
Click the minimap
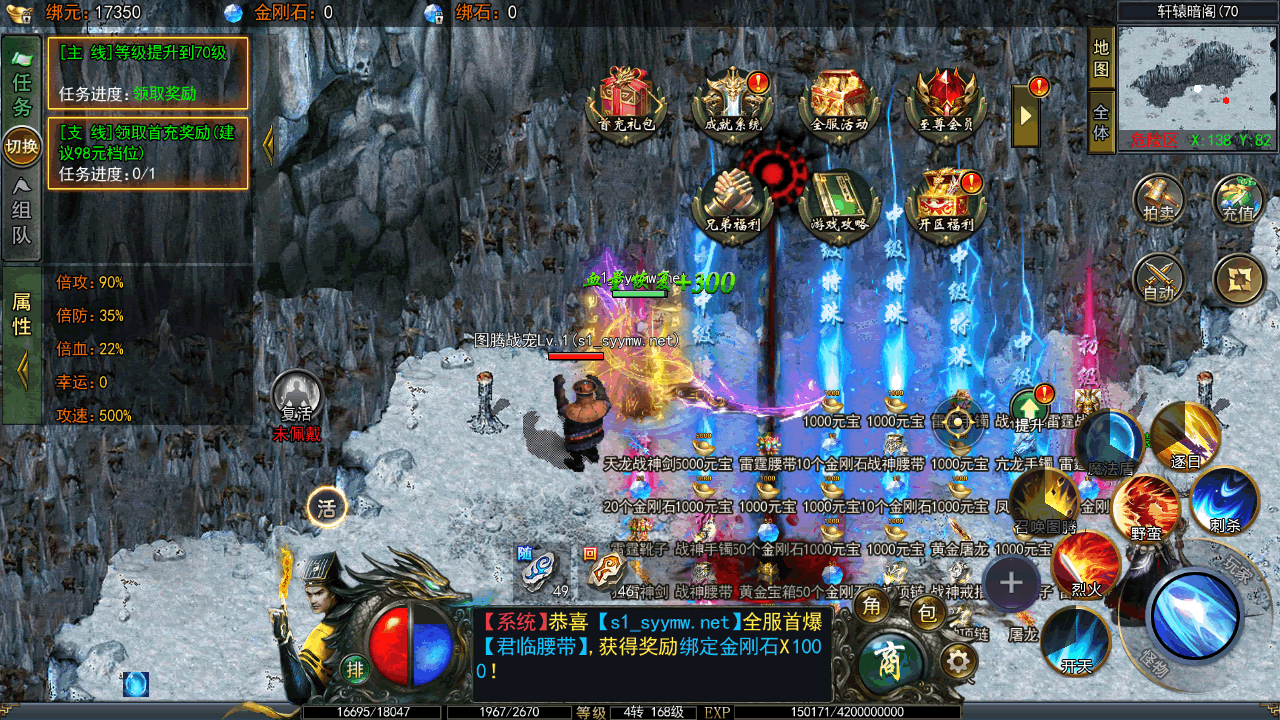(1197, 80)
